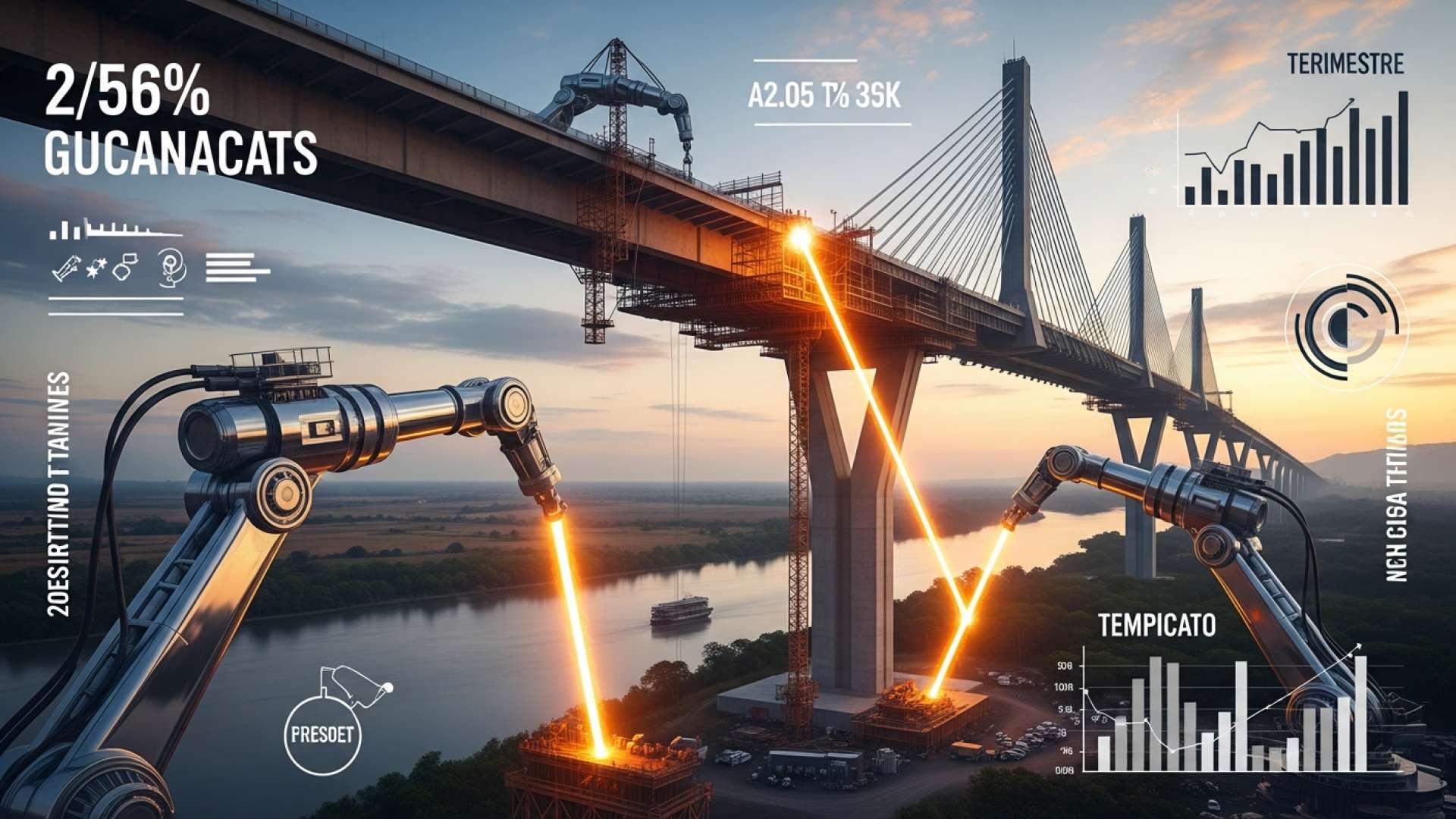Click the circular PRESOET button
Image resolution: width=1456 pixels, height=819 pixels.
pos(322,735)
